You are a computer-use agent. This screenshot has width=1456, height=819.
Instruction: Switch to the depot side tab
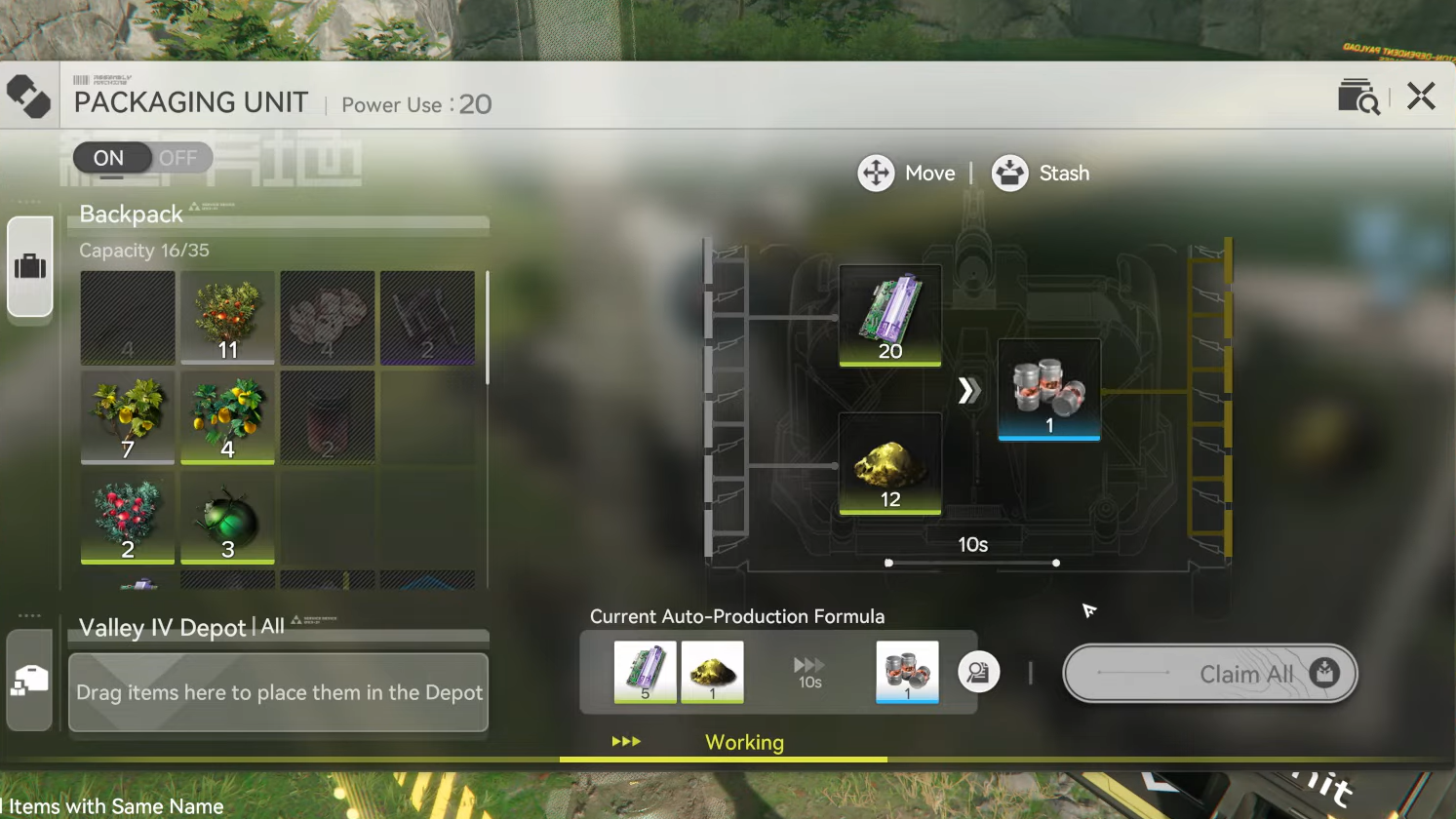pos(29,680)
